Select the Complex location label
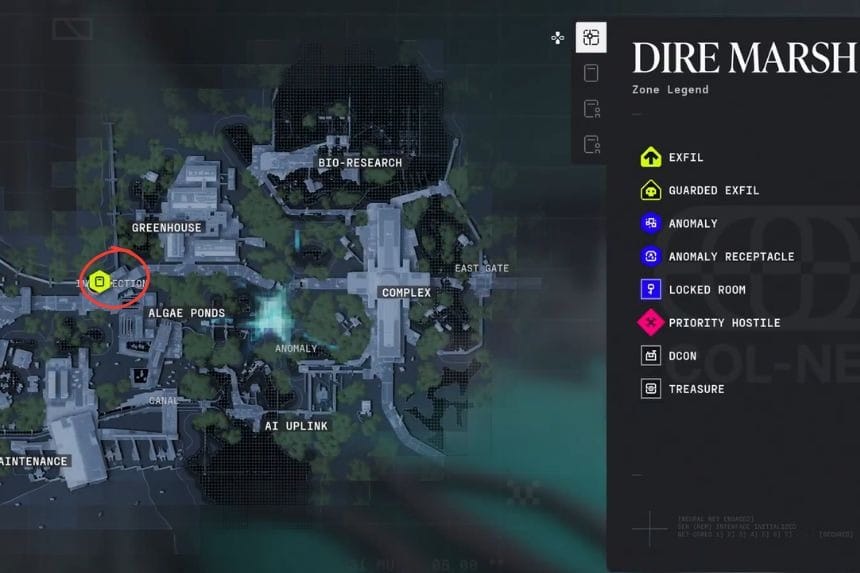Viewport: 860px width, 573px height. pyautogui.click(x=406, y=293)
